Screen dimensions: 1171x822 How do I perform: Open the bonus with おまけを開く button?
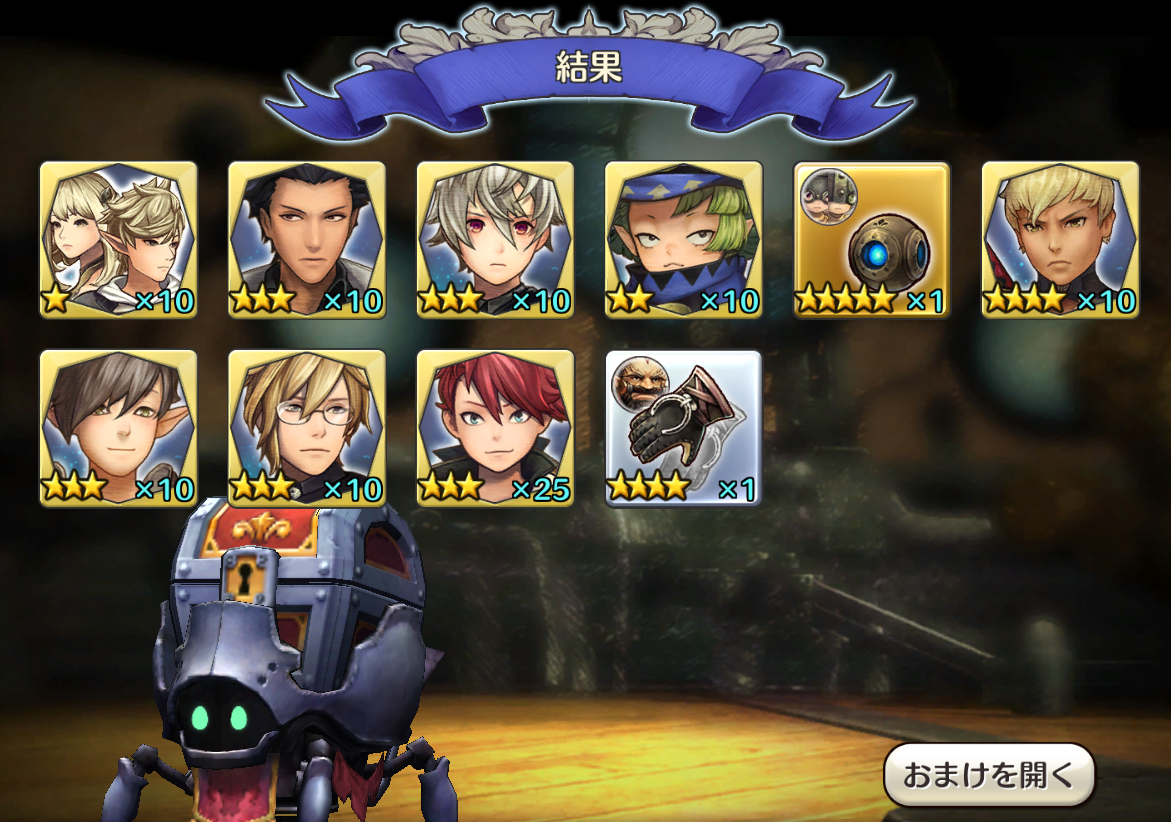pos(989,774)
